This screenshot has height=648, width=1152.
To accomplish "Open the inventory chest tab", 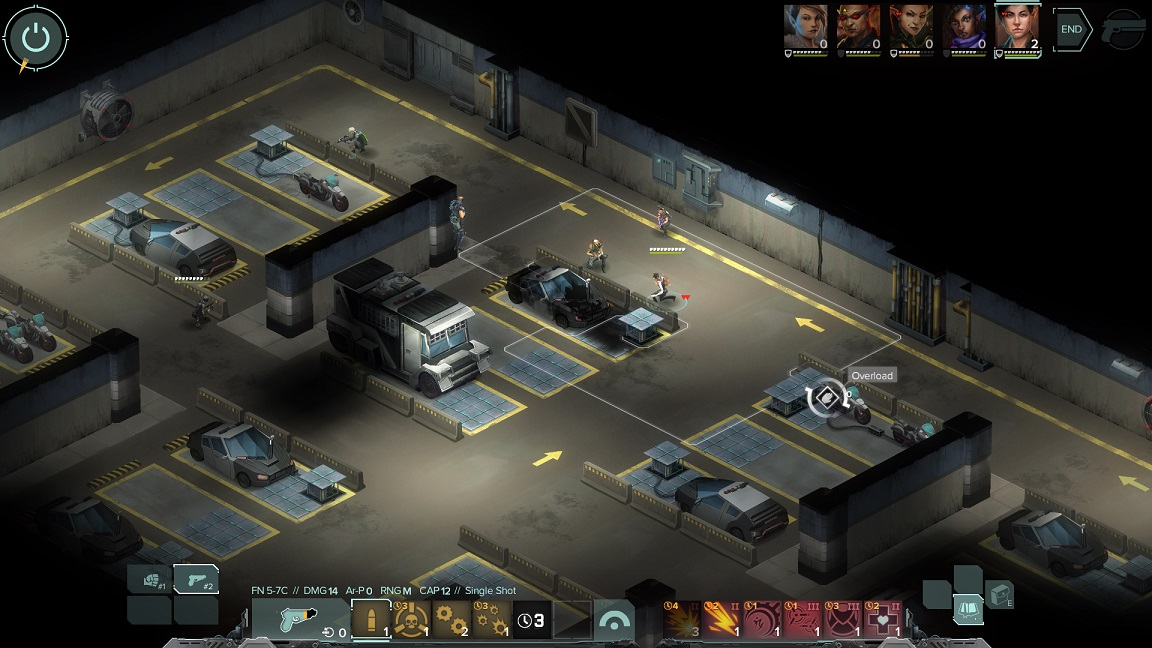I will pos(999,595).
